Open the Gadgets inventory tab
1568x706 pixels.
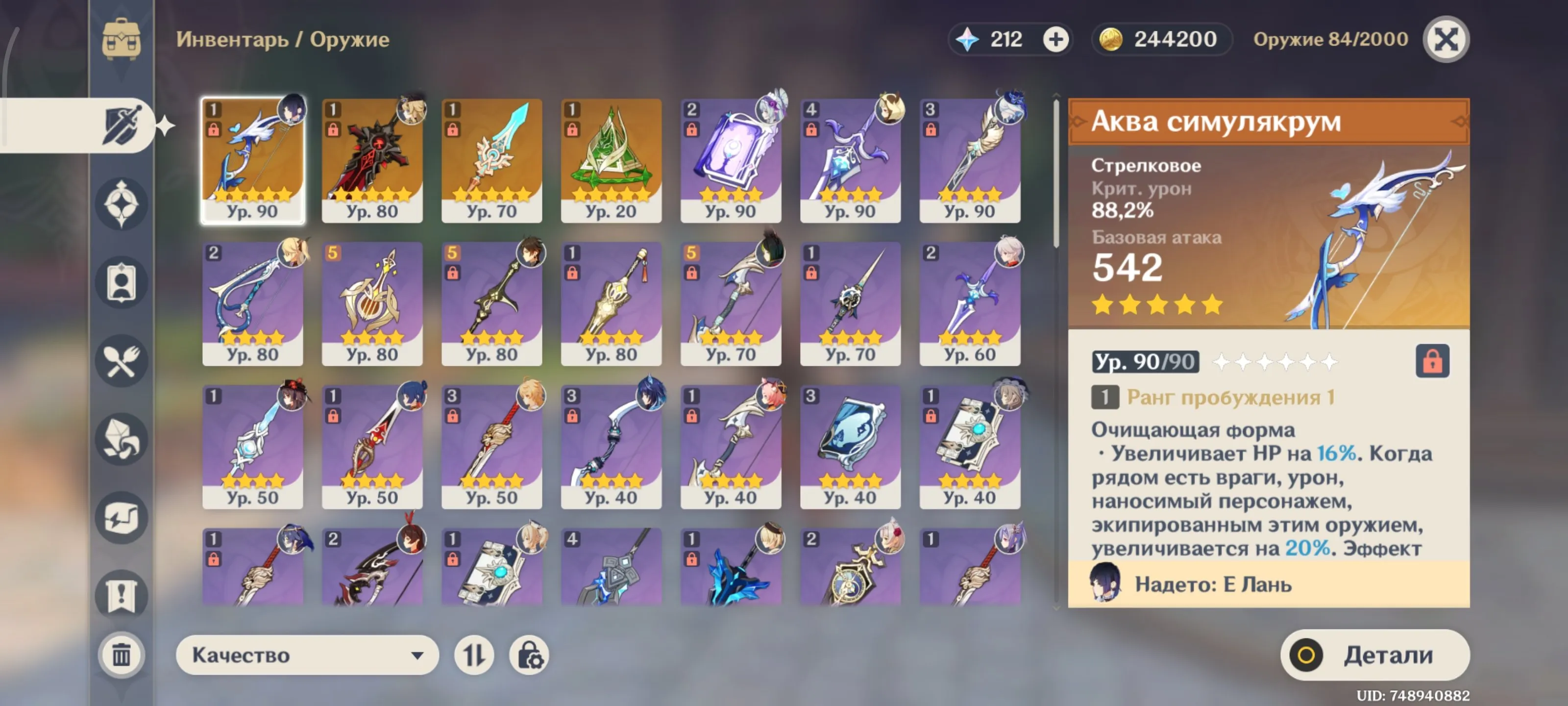(x=121, y=518)
